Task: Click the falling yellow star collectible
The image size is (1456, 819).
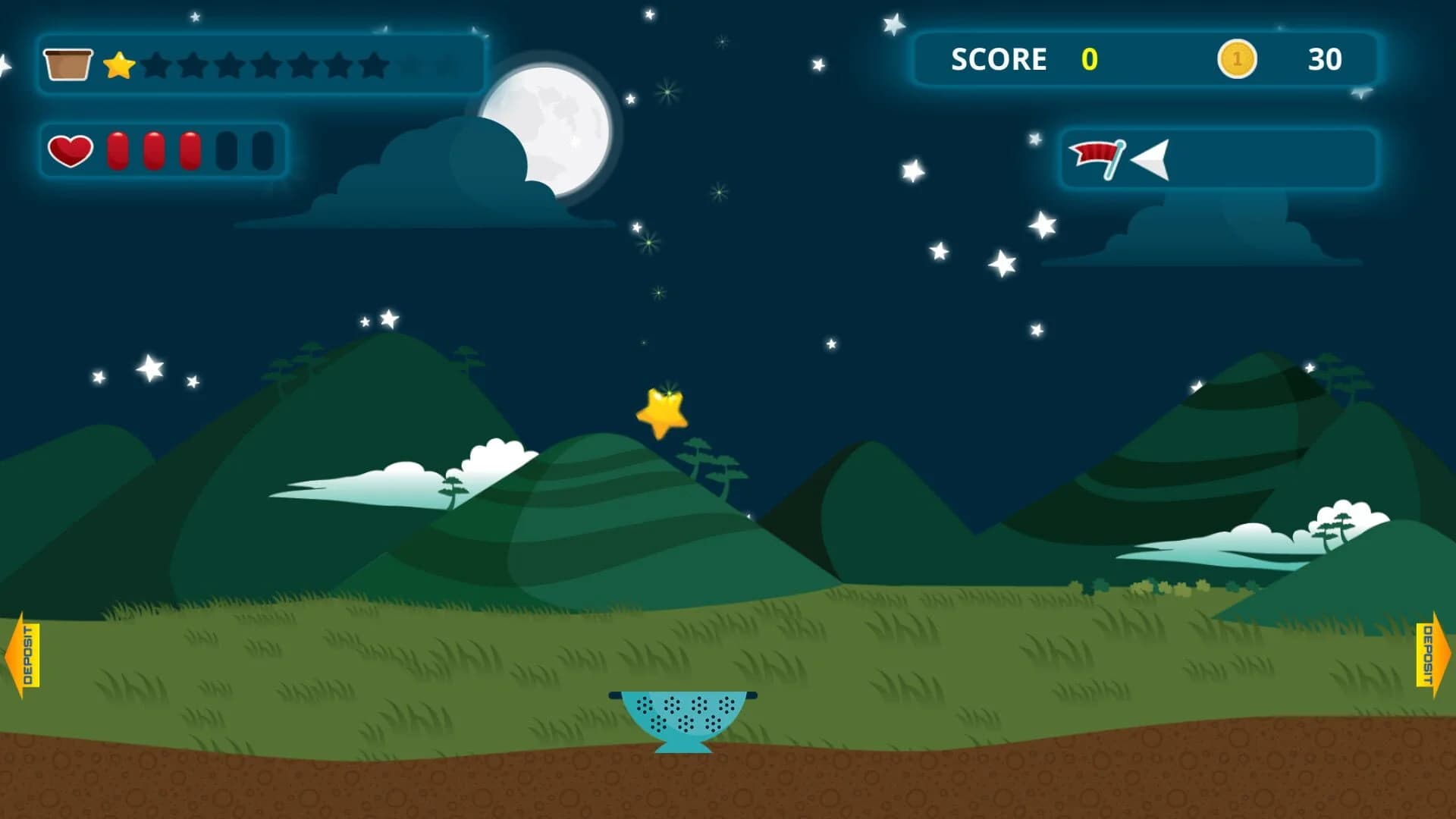Action: [x=662, y=413]
